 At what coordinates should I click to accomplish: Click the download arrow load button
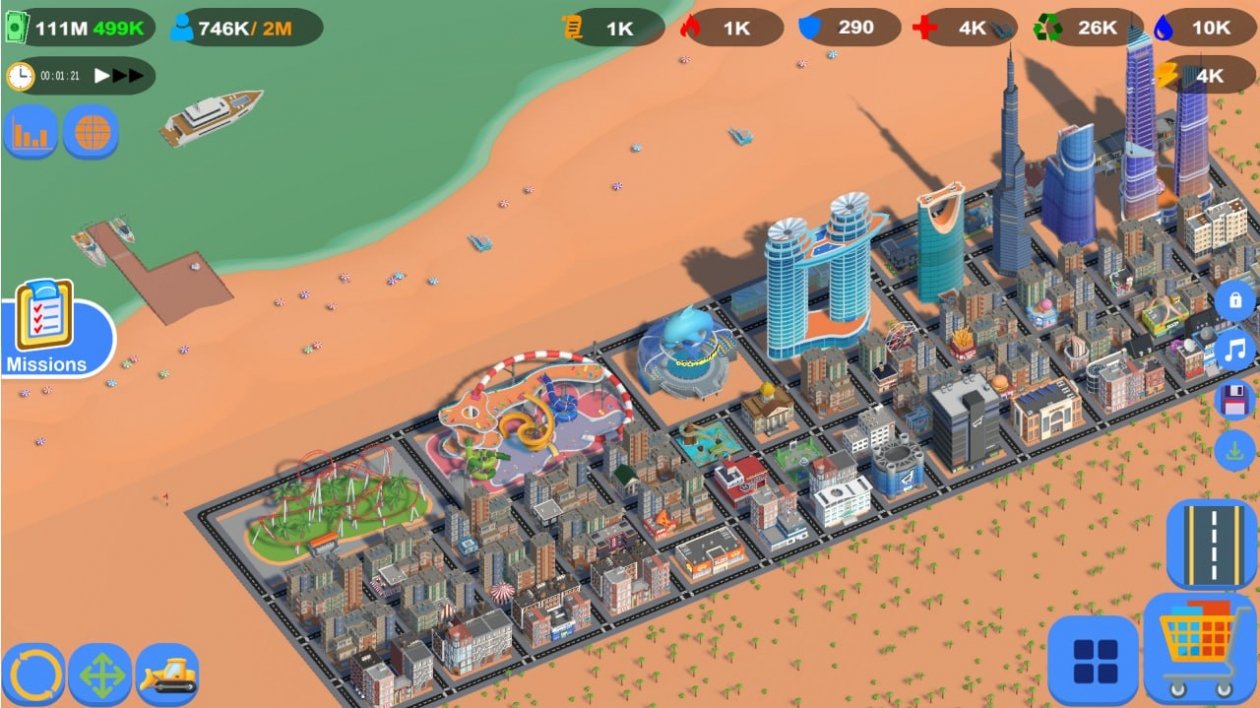1235,449
